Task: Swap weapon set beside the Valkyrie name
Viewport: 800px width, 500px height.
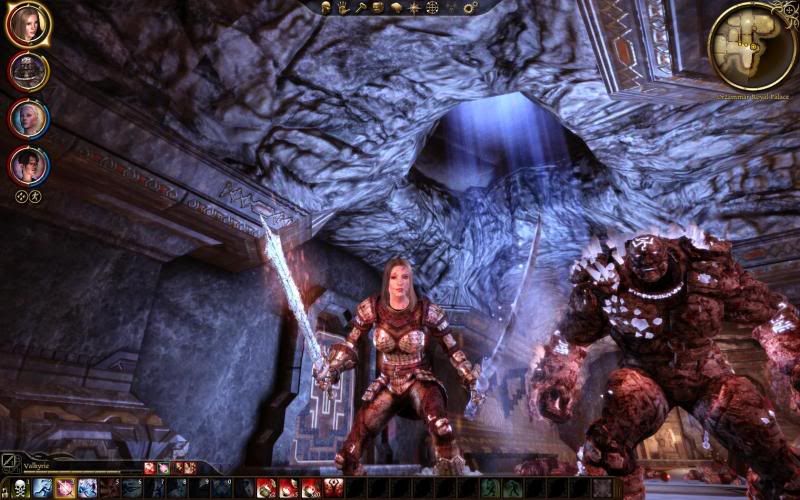Action: coord(10,463)
